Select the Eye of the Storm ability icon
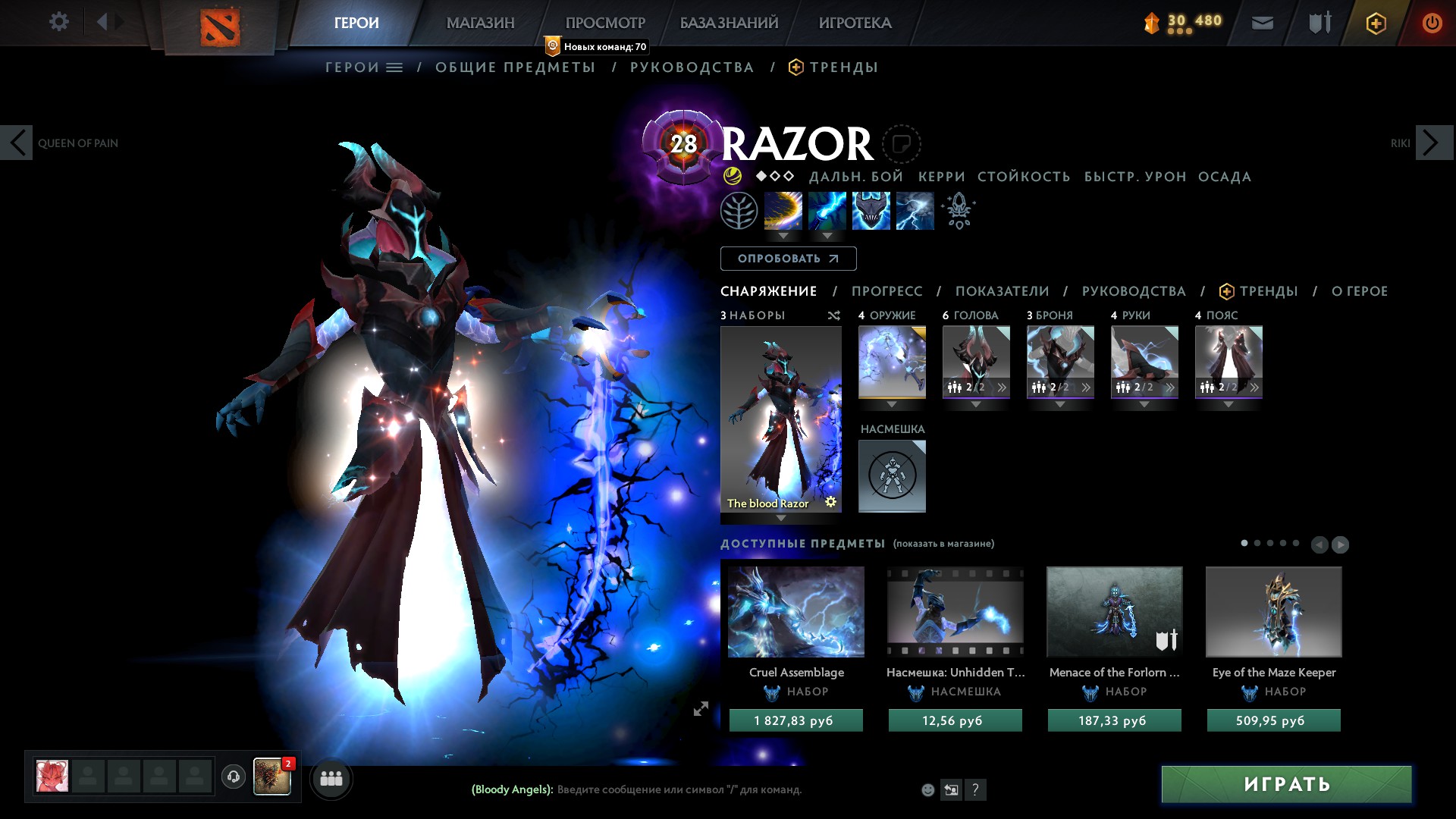 tap(915, 211)
